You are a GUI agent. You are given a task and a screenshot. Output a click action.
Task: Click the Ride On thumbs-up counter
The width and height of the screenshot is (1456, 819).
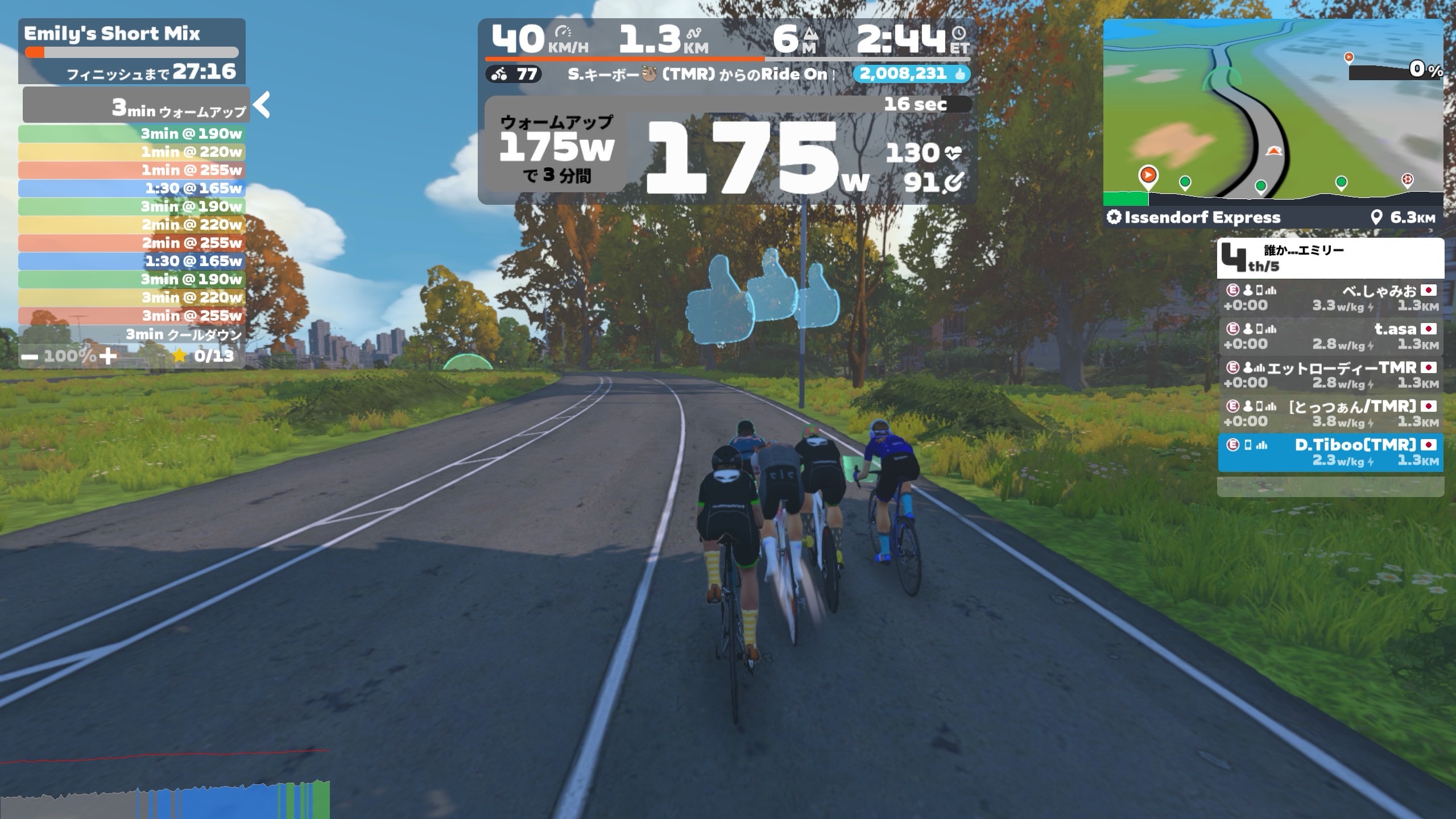point(911,74)
